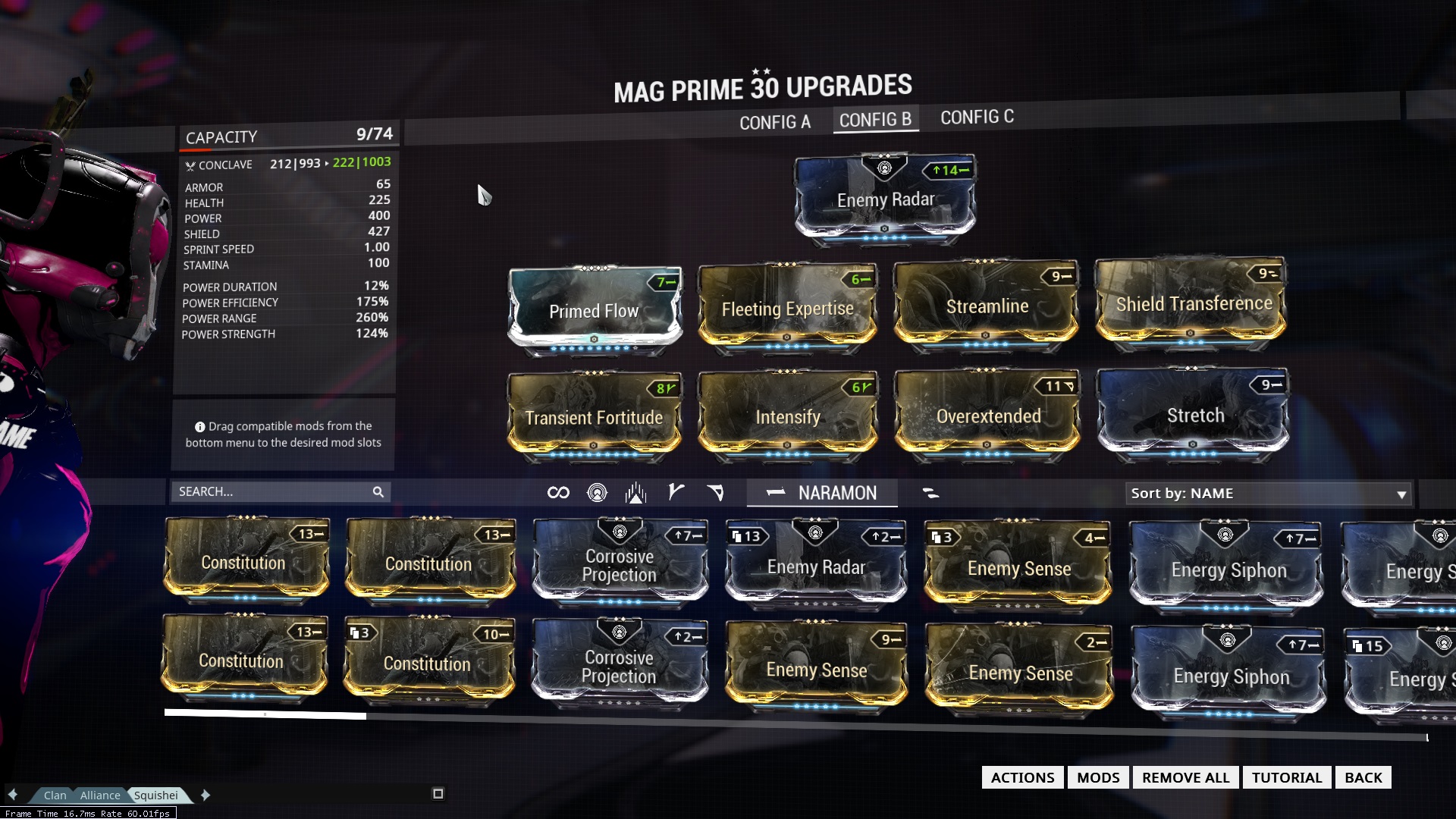Open the Clan chat tab

[x=55, y=795]
